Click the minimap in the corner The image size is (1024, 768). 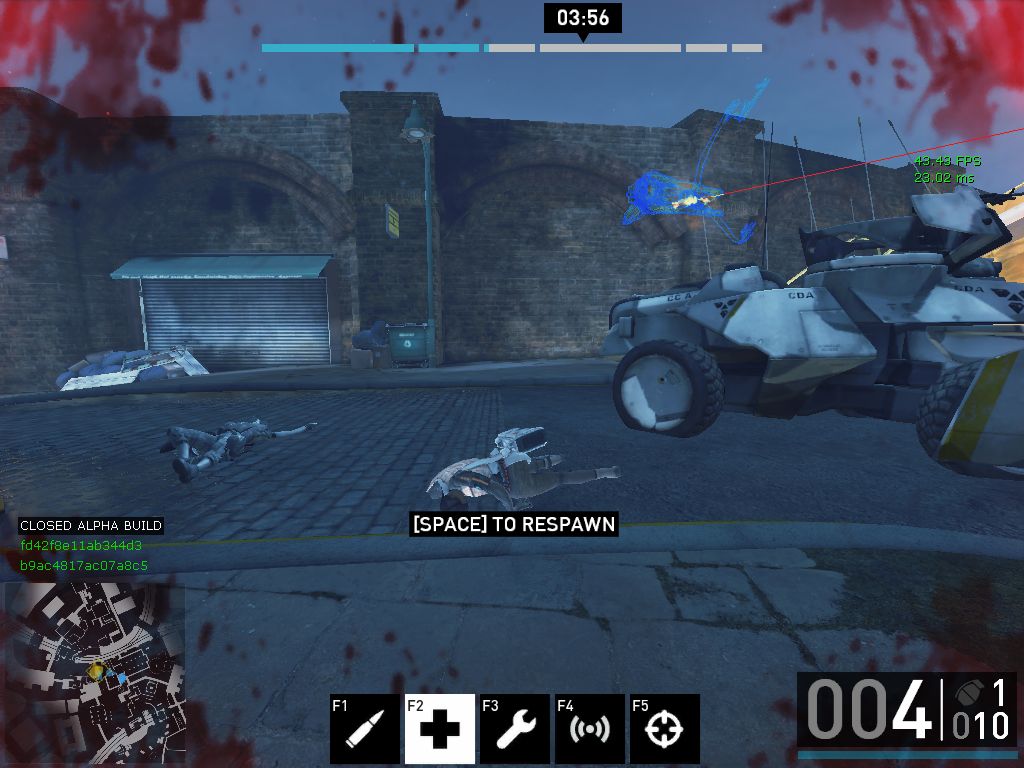coord(95,672)
